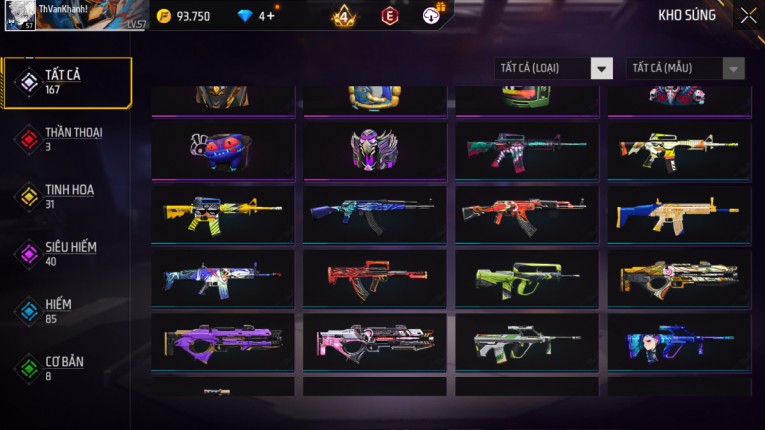Add diamonds with the plus button
The image size is (765, 430).
[270, 16]
